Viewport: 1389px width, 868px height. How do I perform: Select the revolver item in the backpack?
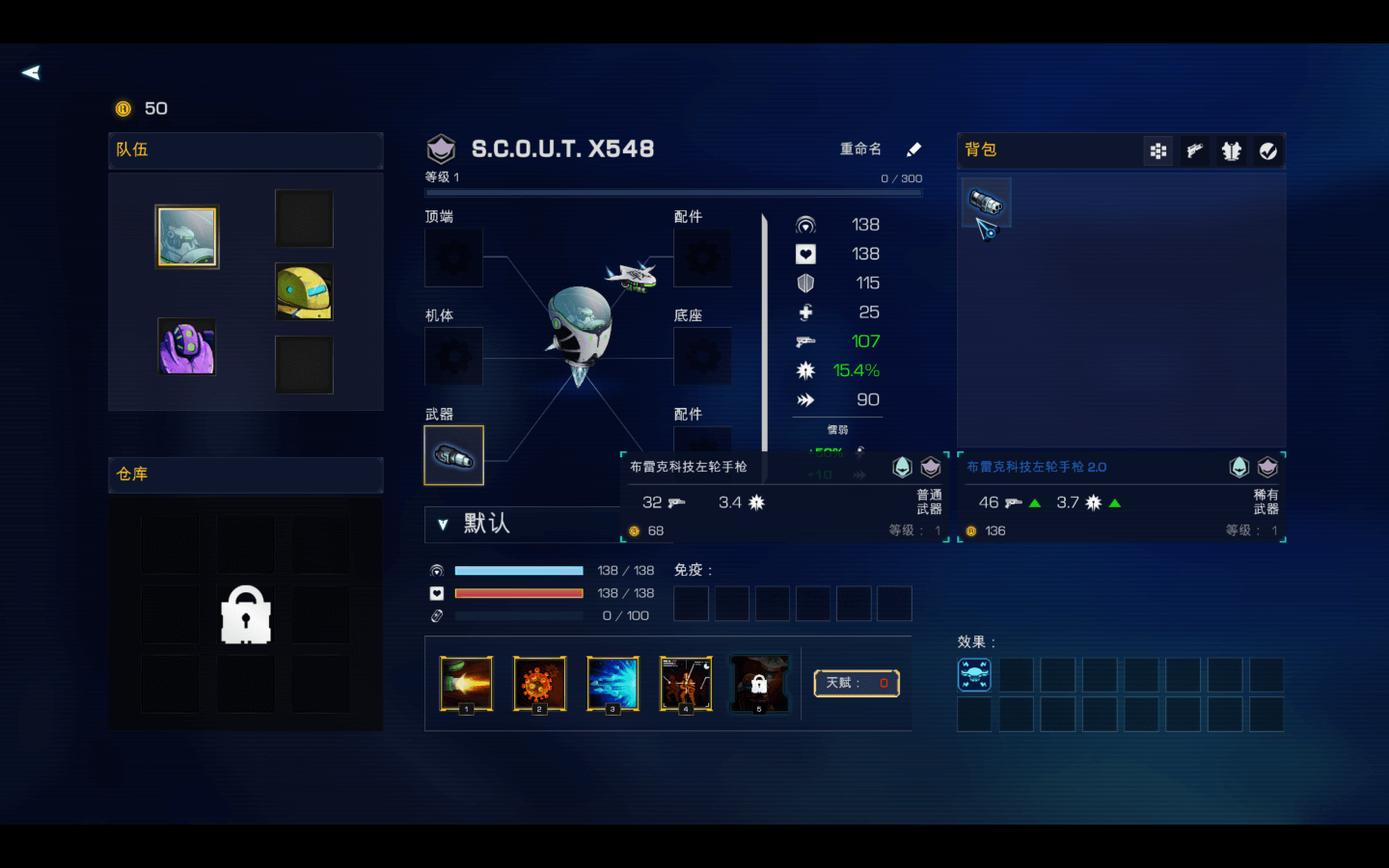click(986, 203)
